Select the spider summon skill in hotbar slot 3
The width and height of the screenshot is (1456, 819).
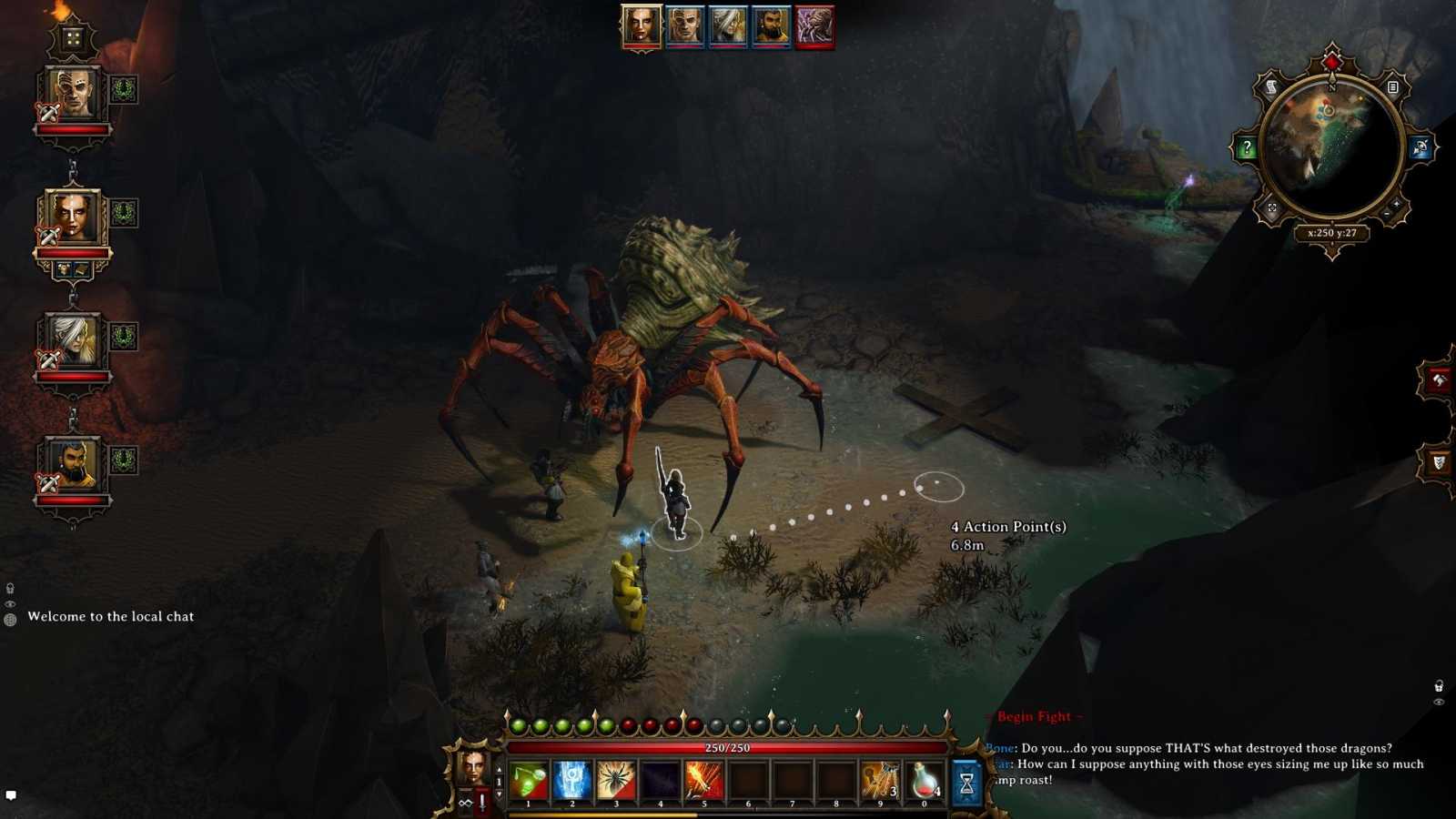coord(616,780)
